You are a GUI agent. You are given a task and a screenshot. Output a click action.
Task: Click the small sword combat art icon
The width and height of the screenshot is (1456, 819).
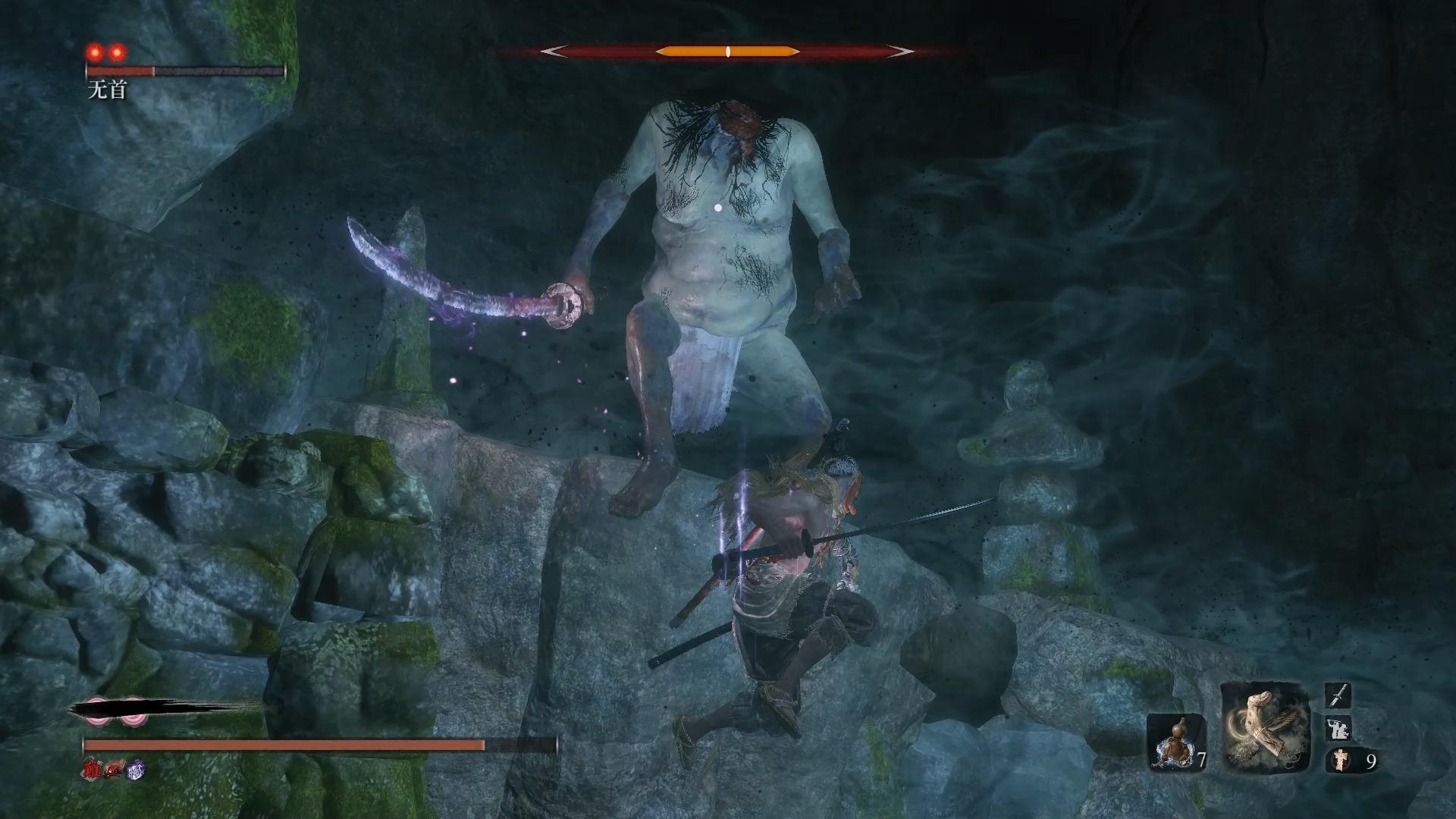coord(1338,695)
